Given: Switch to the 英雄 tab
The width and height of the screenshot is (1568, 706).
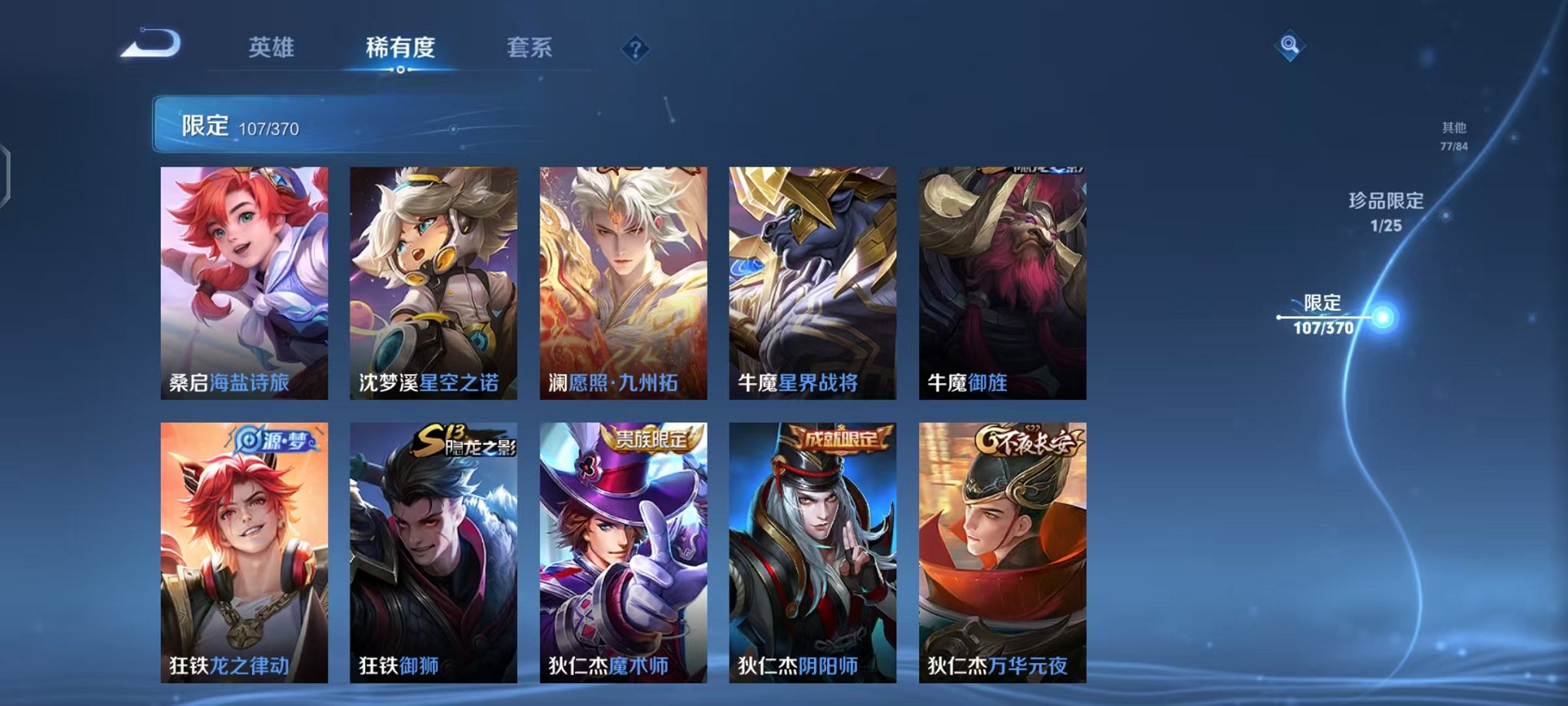Looking at the screenshot, I should (273, 48).
